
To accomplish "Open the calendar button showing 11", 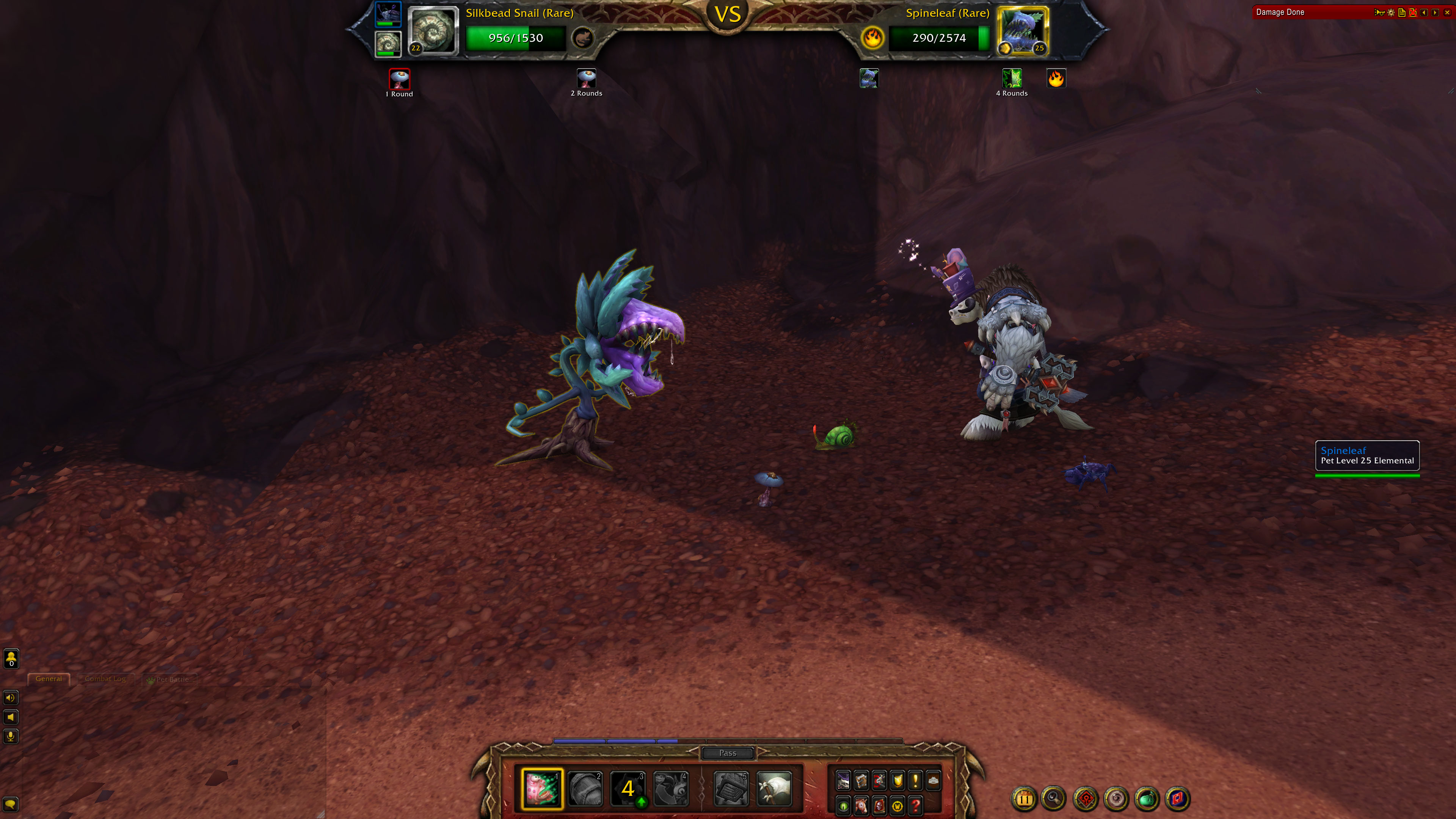I will (x=1024, y=799).
